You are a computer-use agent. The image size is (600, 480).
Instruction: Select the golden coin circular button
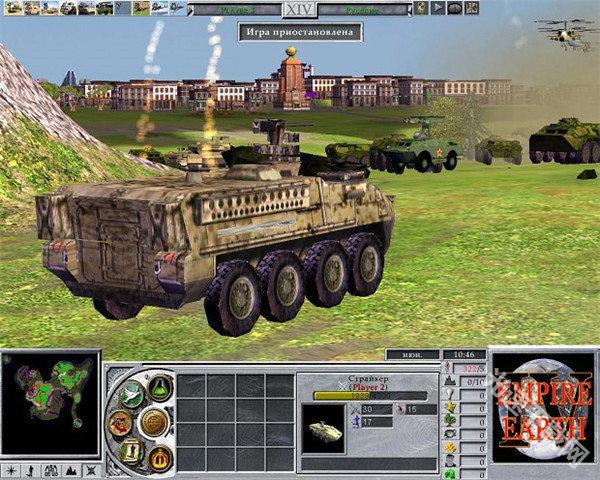(x=154, y=423)
